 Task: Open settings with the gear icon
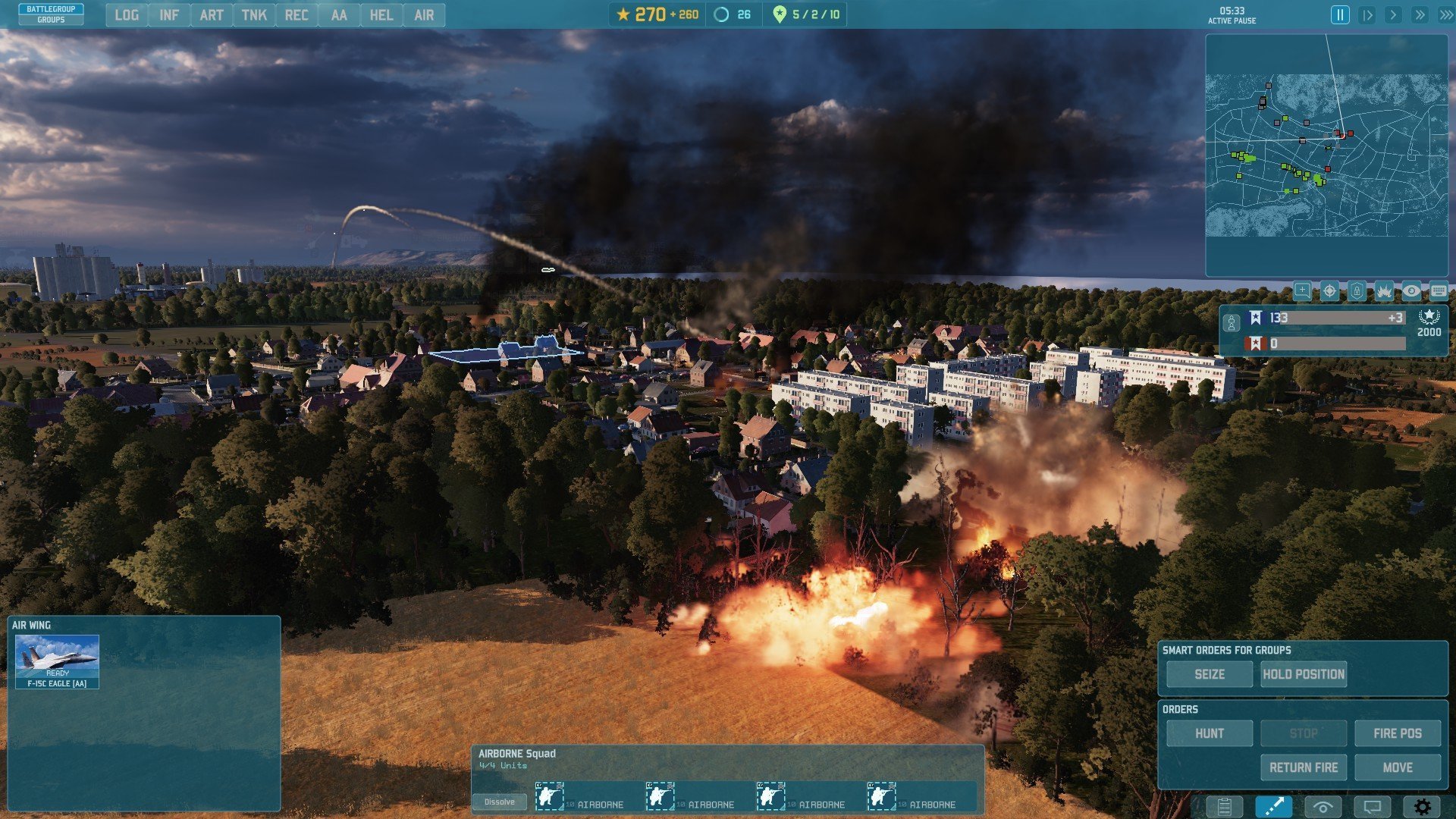pos(1422,807)
